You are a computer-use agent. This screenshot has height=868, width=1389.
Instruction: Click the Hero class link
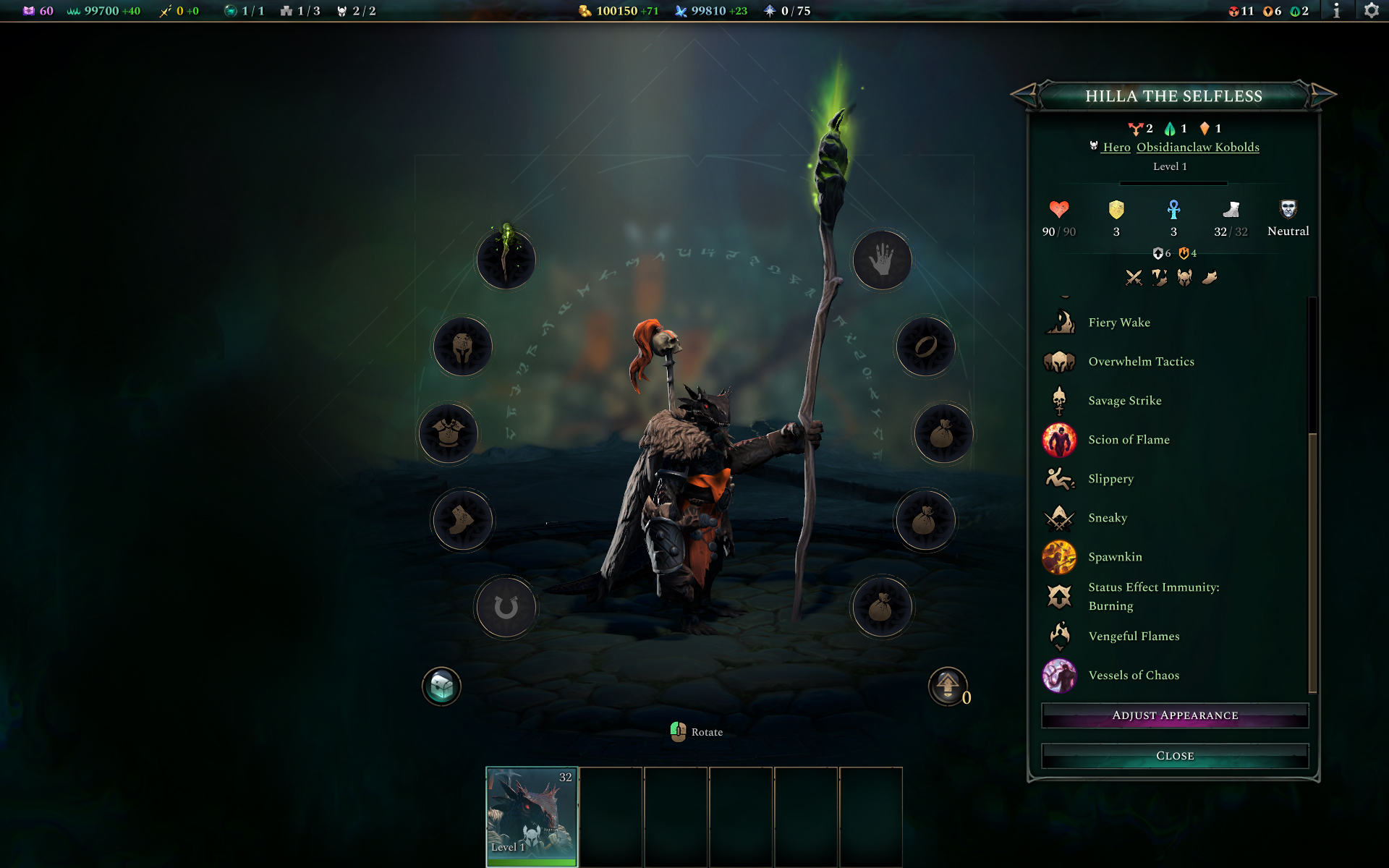pos(1116,147)
